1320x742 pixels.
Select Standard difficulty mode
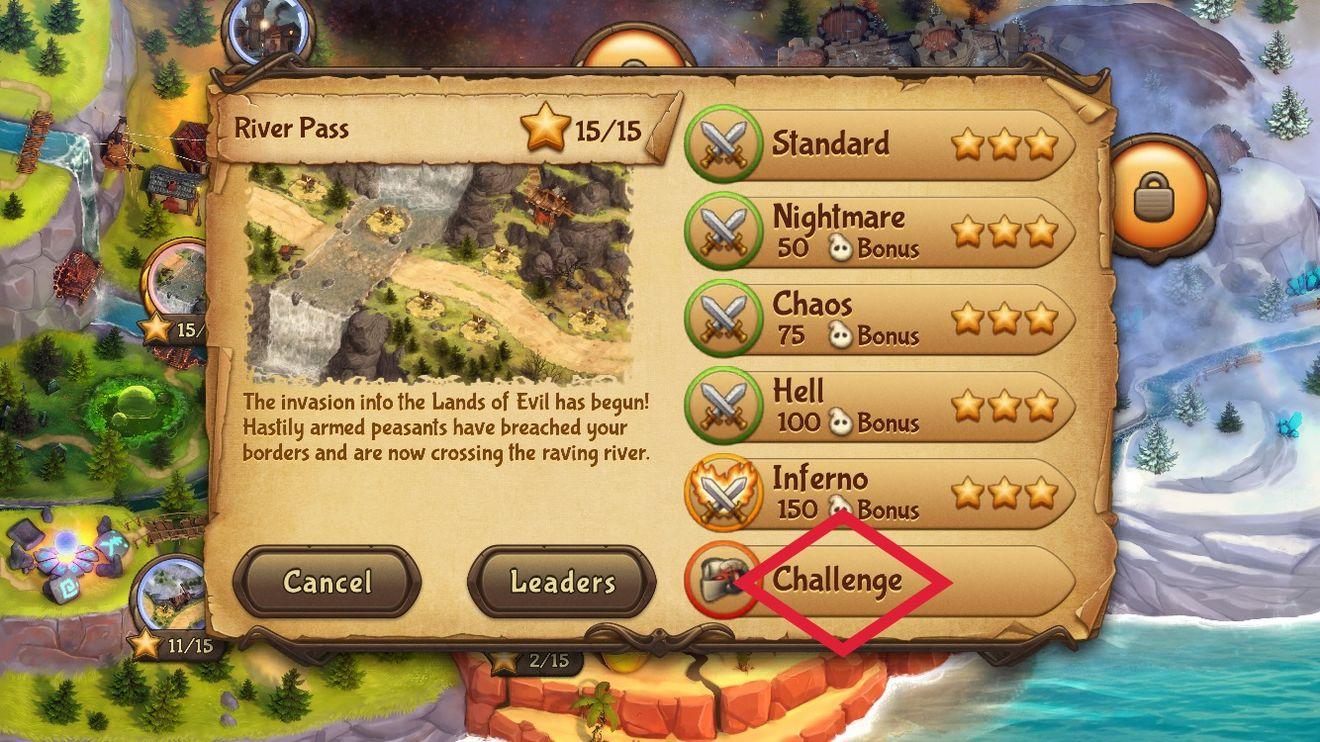pos(880,145)
